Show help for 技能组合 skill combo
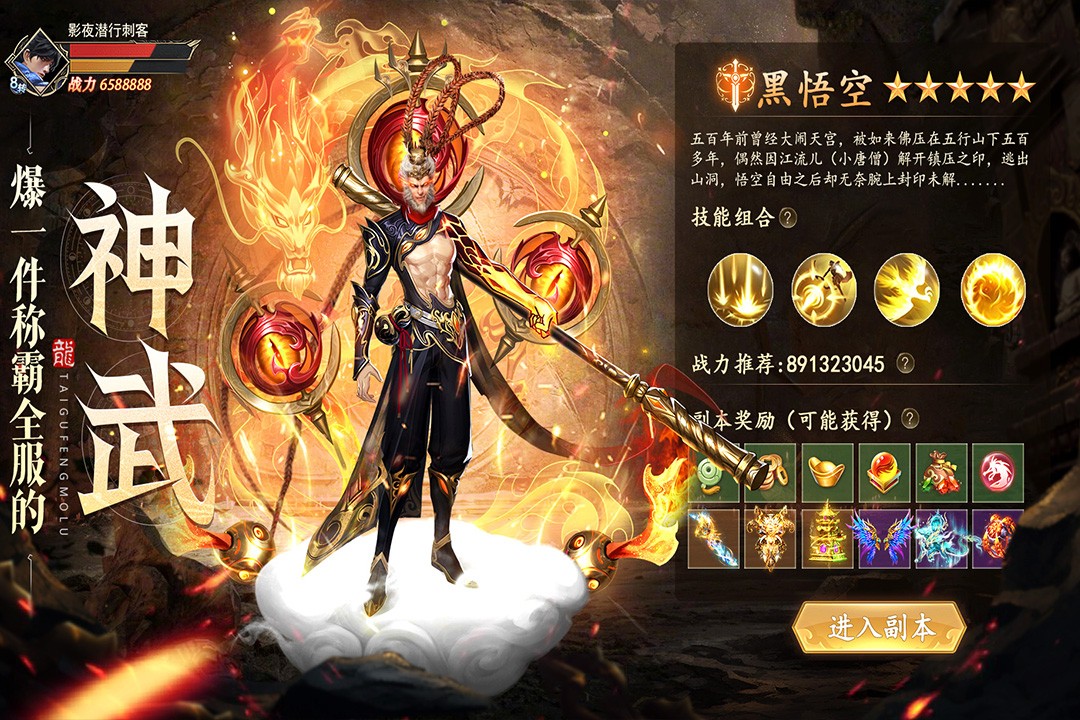Screen dimensions: 1080x720 coord(789,218)
